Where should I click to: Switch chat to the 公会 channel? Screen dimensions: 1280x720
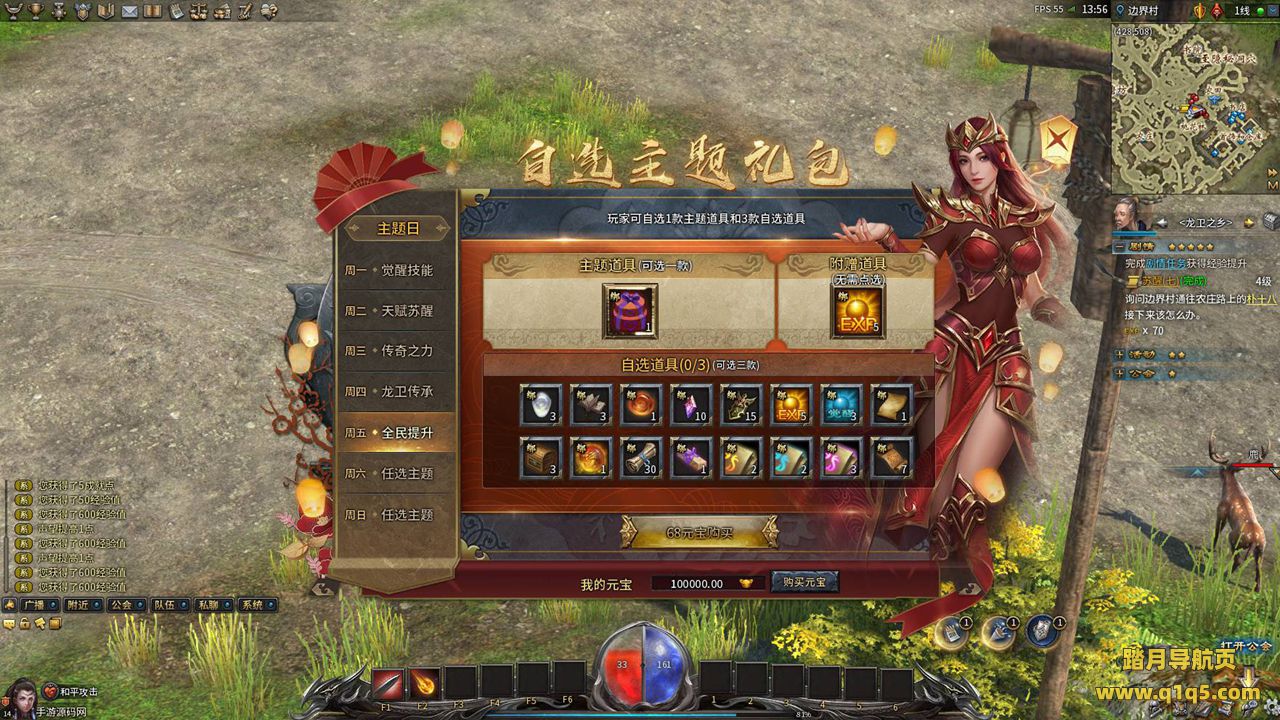121,605
